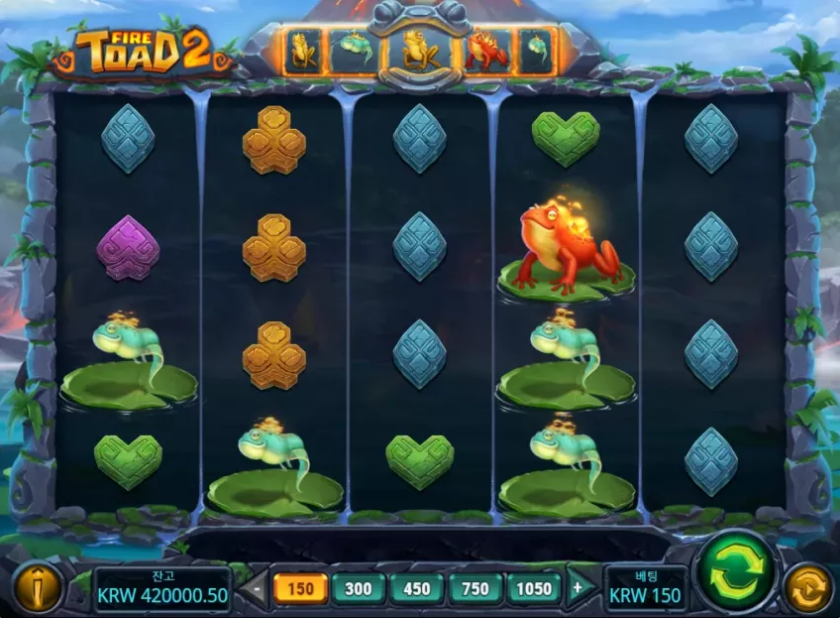
Task: Set the bet to 450
Action: [x=417, y=588]
